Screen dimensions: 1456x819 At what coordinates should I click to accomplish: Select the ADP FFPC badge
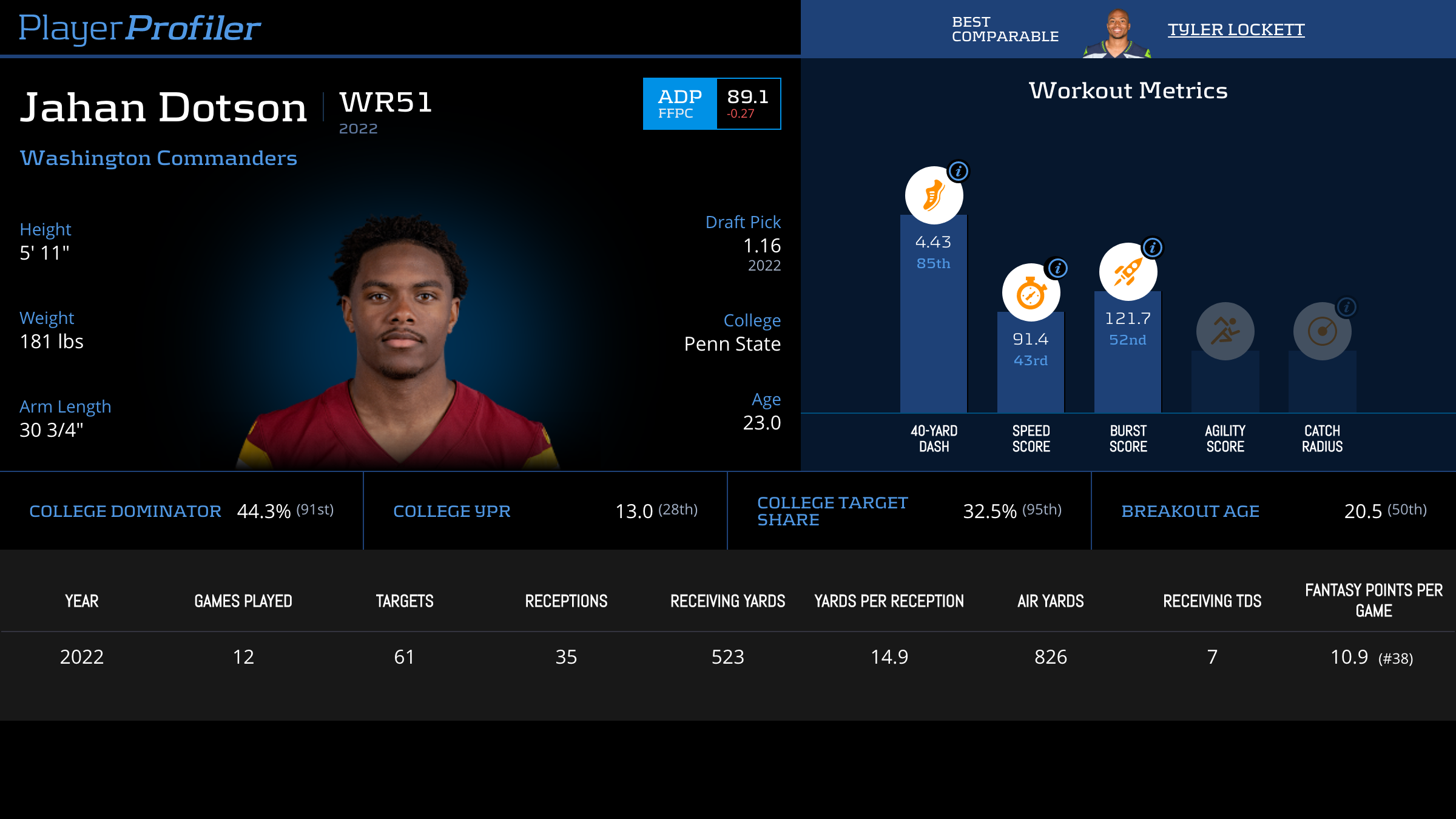[680, 104]
